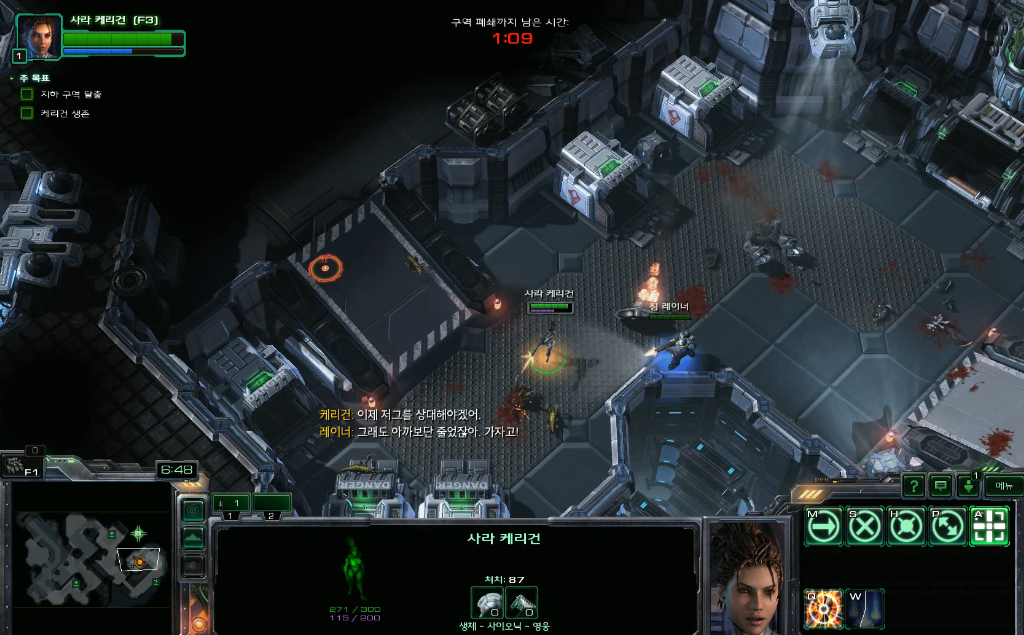Open the chat message log button
Image resolution: width=1024 pixels, height=635 pixels.
pos(940,486)
